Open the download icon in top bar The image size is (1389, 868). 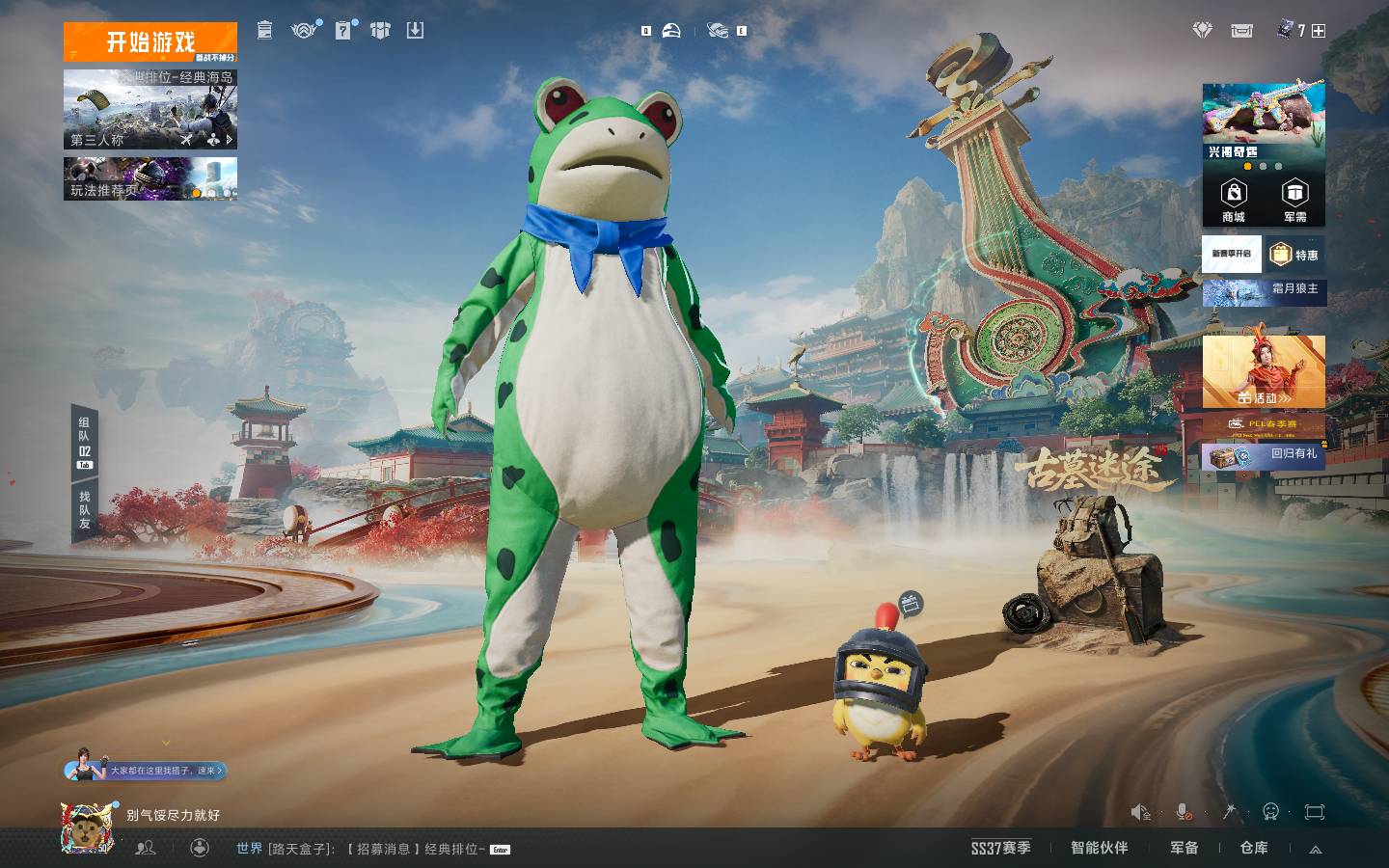click(415, 31)
